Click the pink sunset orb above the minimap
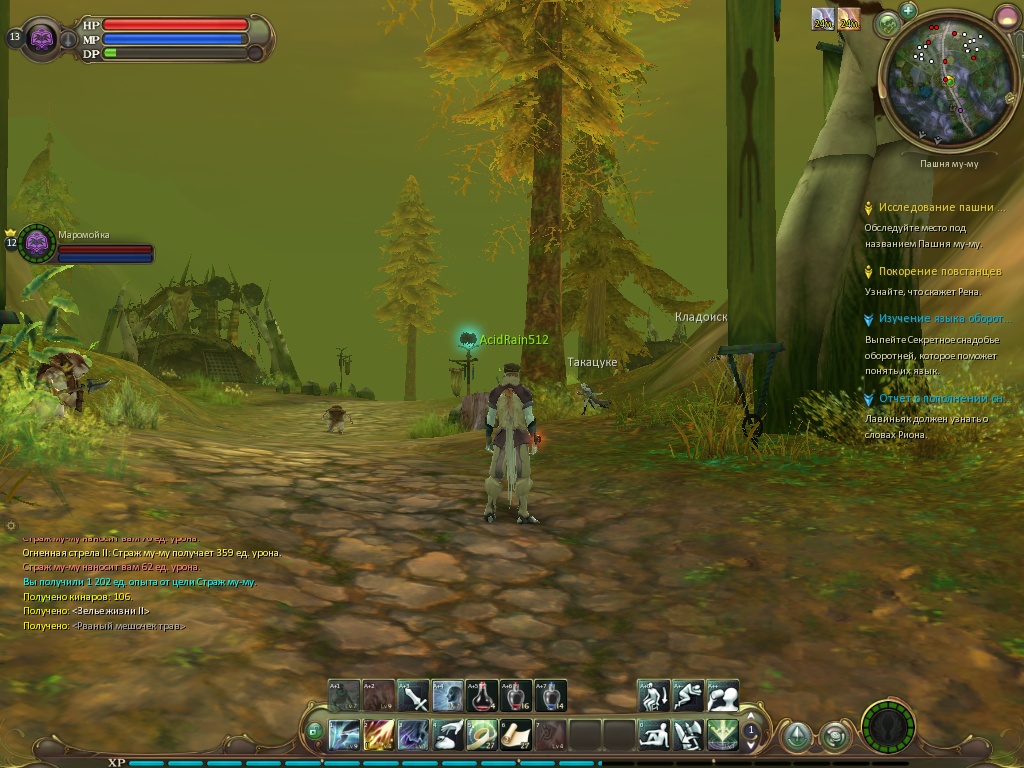Image resolution: width=1024 pixels, height=768 pixels. click(x=1006, y=16)
